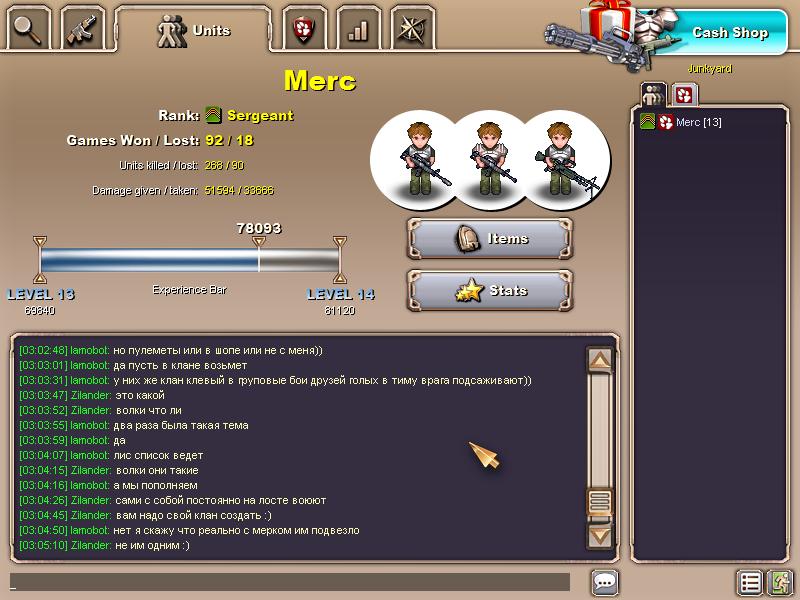The image size is (800, 600).
Task: Open the Items button
Action: [x=490, y=239]
